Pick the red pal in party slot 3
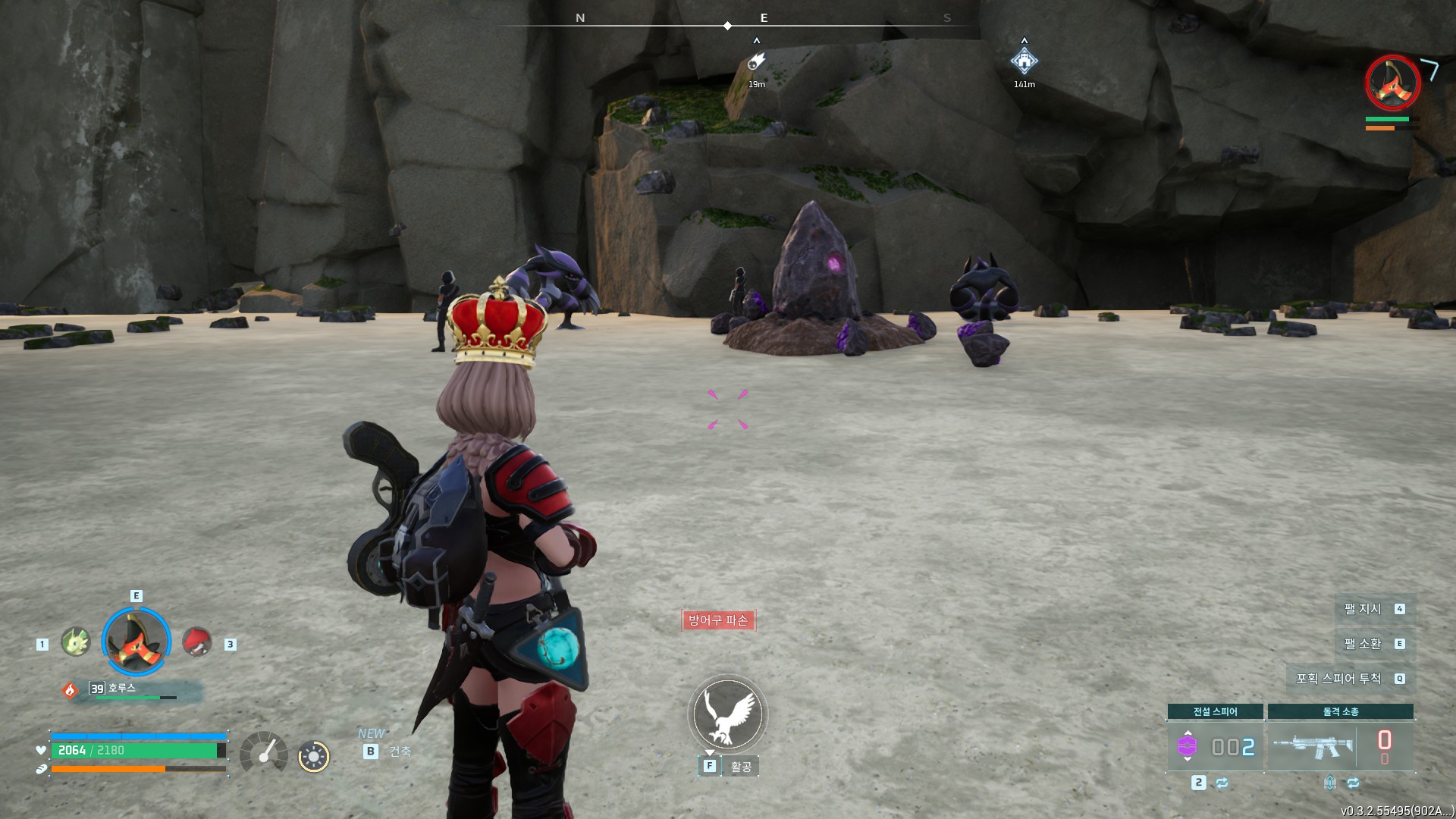Screen dimensions: 1456x819 pyautogui.click(x=197, y=642)
